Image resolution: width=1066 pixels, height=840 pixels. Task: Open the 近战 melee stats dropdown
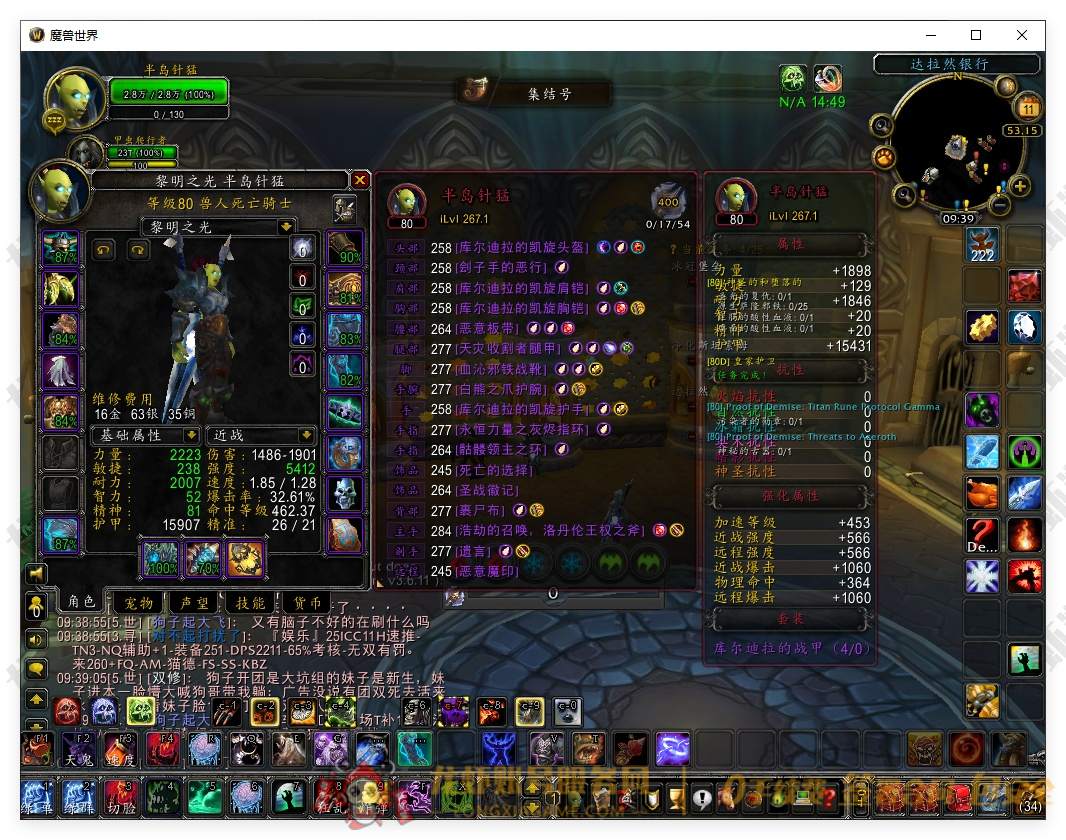pos(308,435)
